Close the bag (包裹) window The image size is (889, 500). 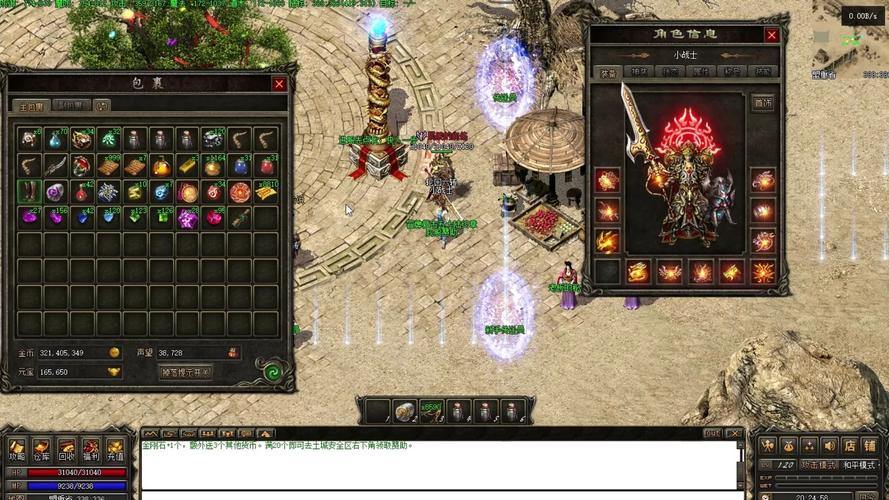(279, 84)
